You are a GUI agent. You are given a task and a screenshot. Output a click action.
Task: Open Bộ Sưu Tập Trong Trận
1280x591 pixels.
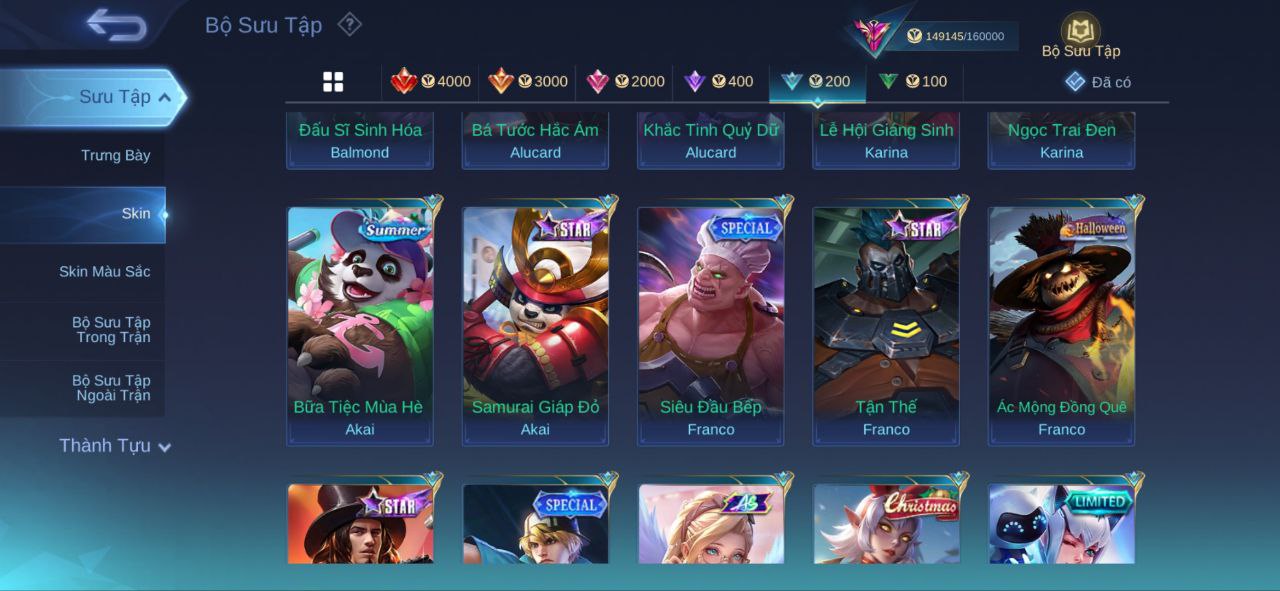pyautogui.click(x=110, y=330)
